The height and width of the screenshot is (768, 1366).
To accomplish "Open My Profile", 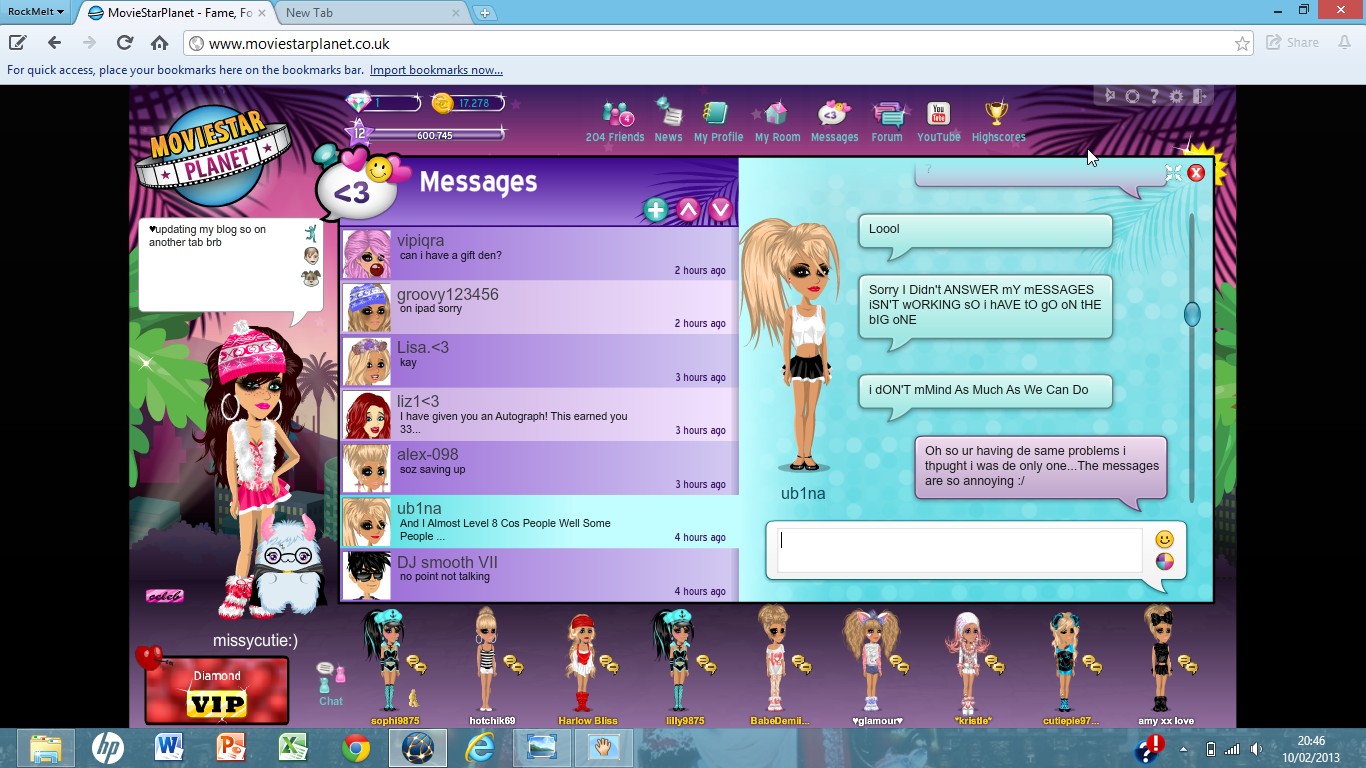I will (x=717, y=115).
